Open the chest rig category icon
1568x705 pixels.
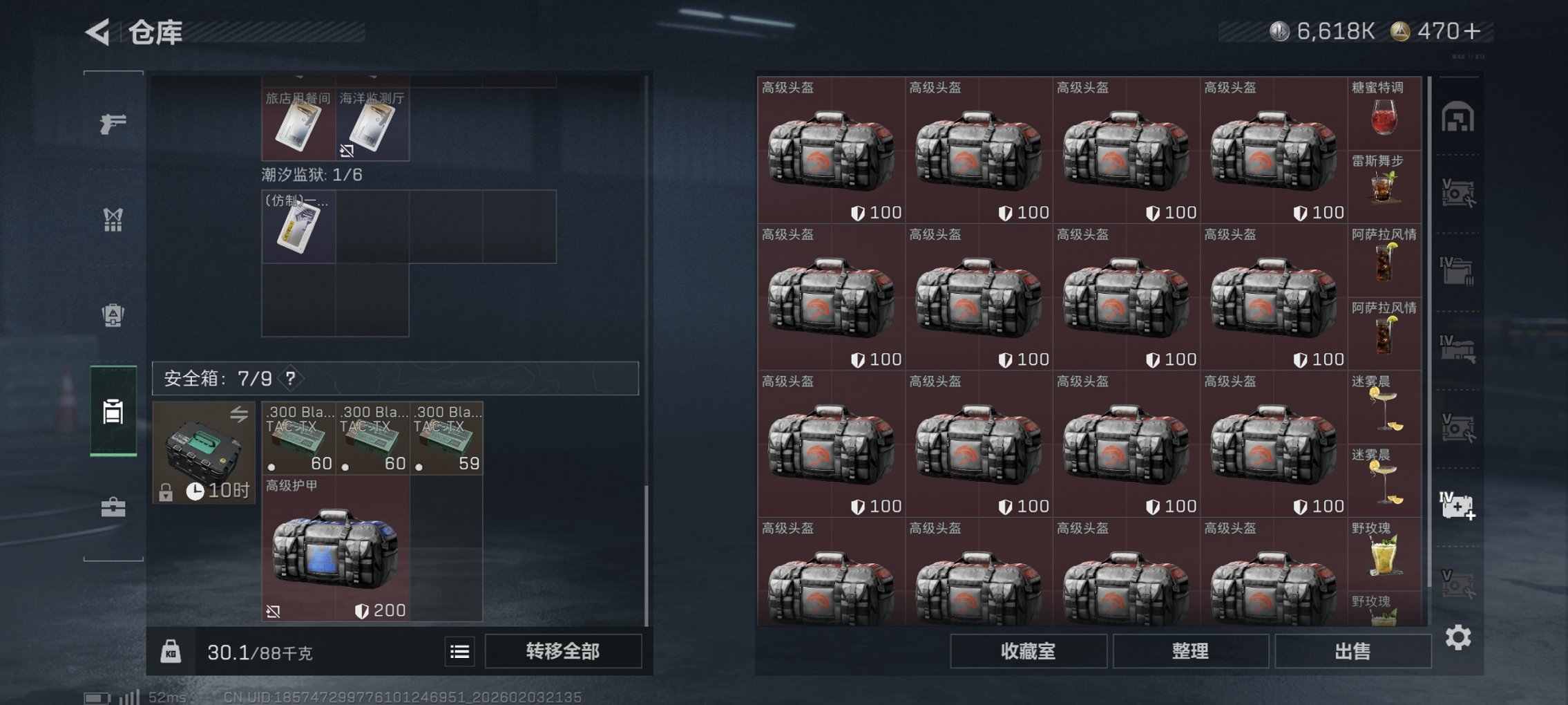tap(113, 220)
